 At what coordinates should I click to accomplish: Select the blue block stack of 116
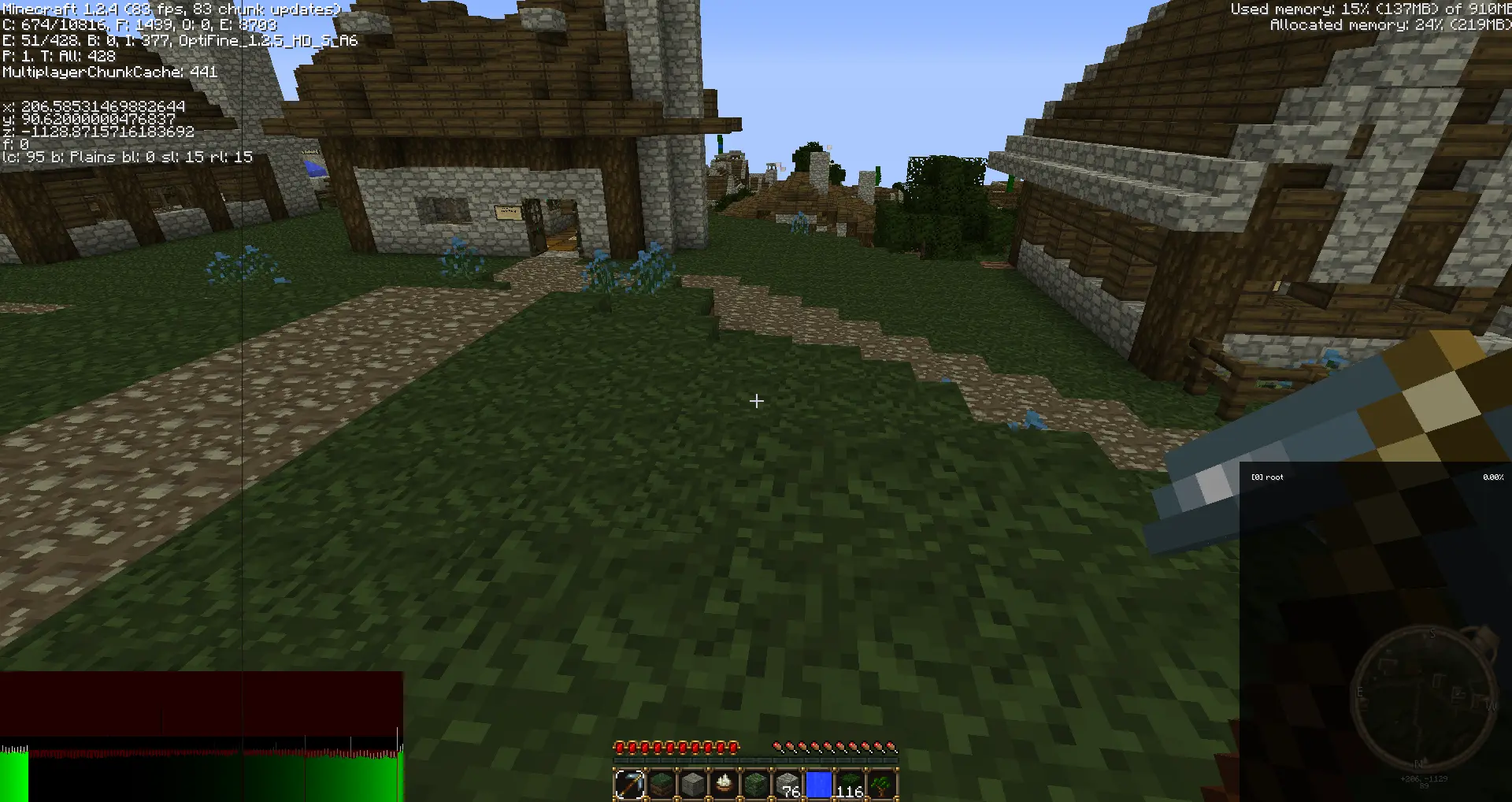(819, 785)
